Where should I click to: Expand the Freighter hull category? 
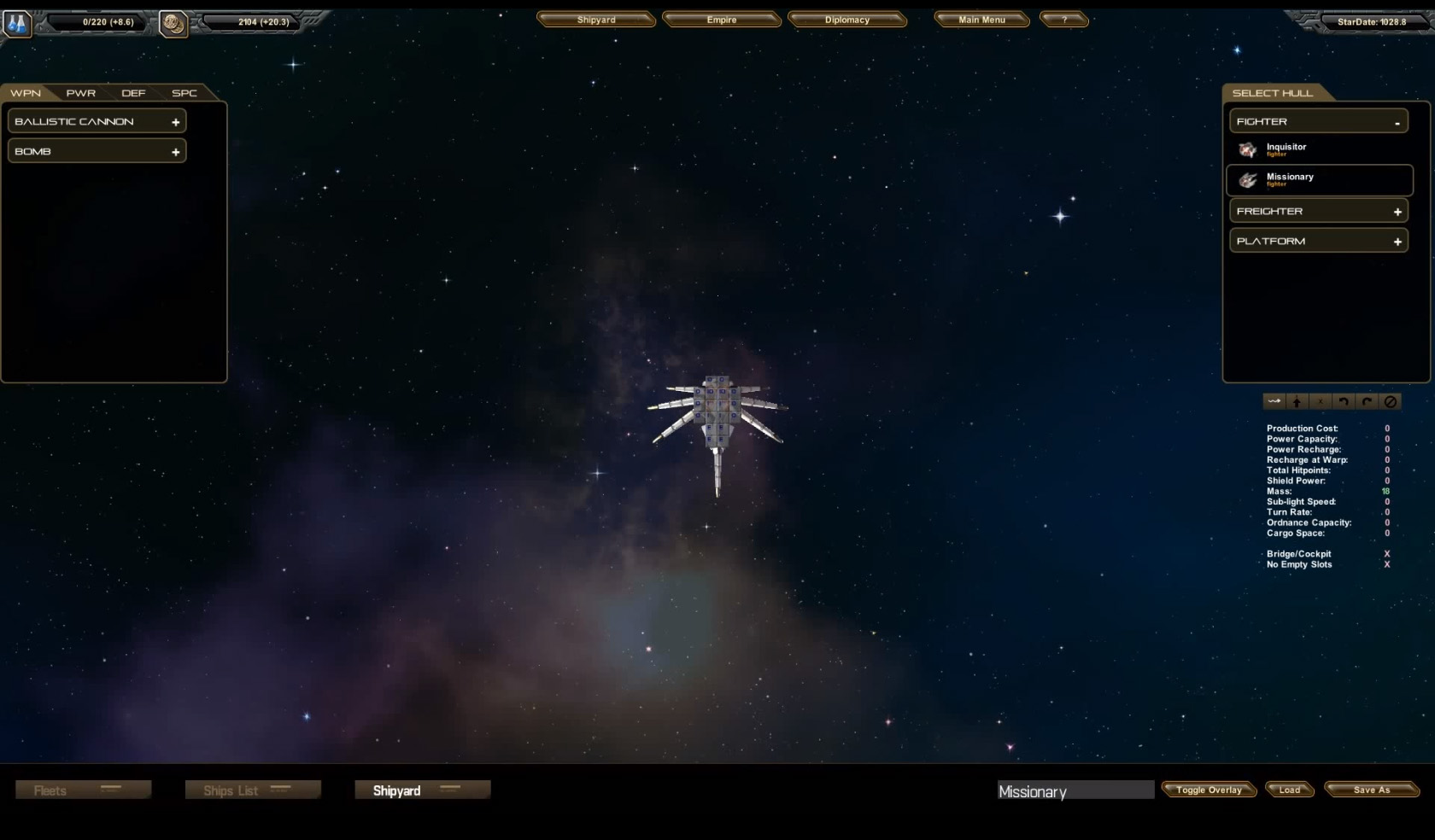[x=1318, y=211]
